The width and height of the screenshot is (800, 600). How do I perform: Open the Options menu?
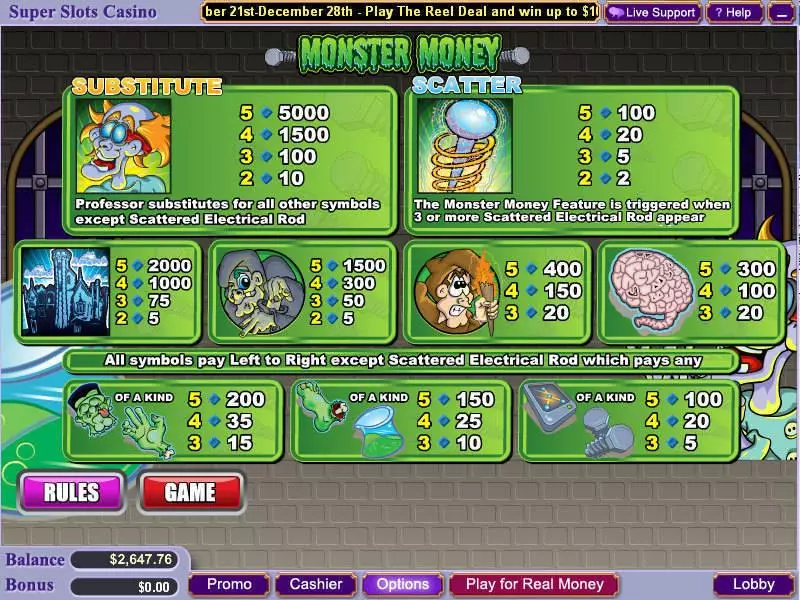click(x=403, y=584)
